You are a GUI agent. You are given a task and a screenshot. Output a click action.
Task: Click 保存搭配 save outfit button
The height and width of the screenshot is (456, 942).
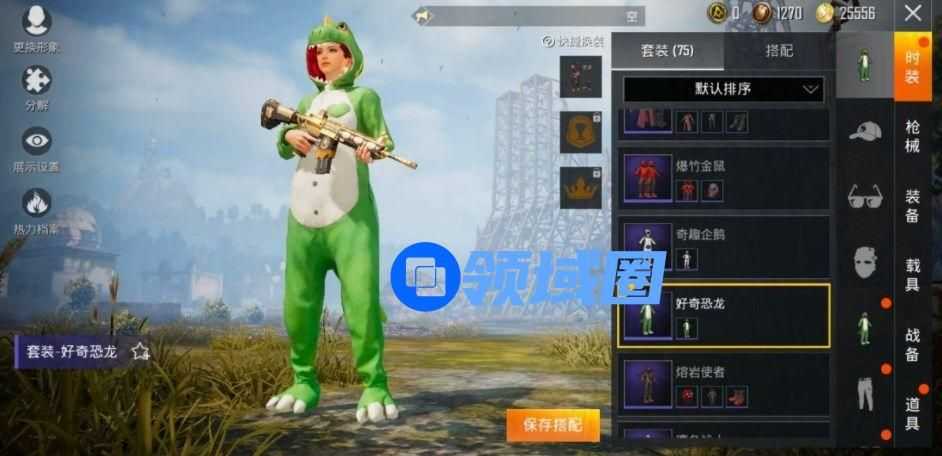pyautogui.click(x=552, y=425)
